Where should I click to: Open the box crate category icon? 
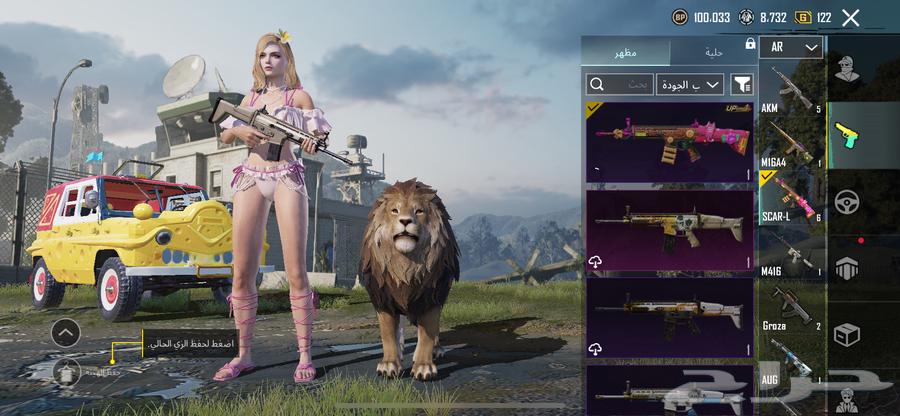846,334
